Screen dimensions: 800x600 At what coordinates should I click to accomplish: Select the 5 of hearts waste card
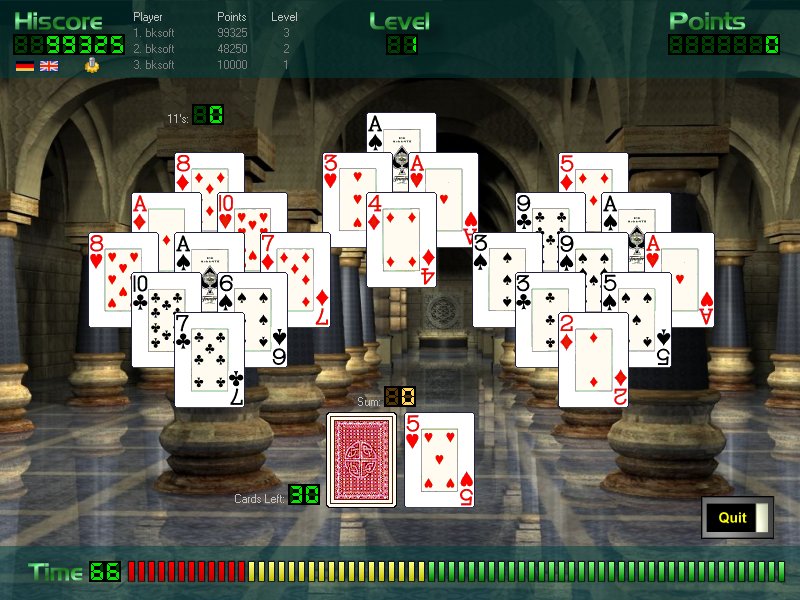439,460
